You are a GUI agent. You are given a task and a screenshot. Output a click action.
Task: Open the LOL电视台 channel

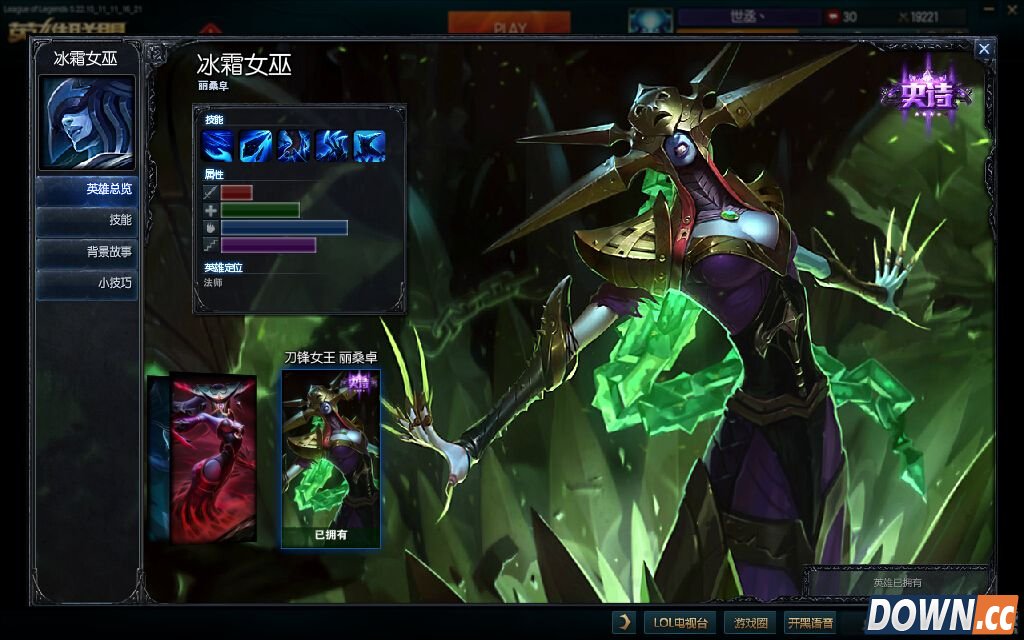680,622
